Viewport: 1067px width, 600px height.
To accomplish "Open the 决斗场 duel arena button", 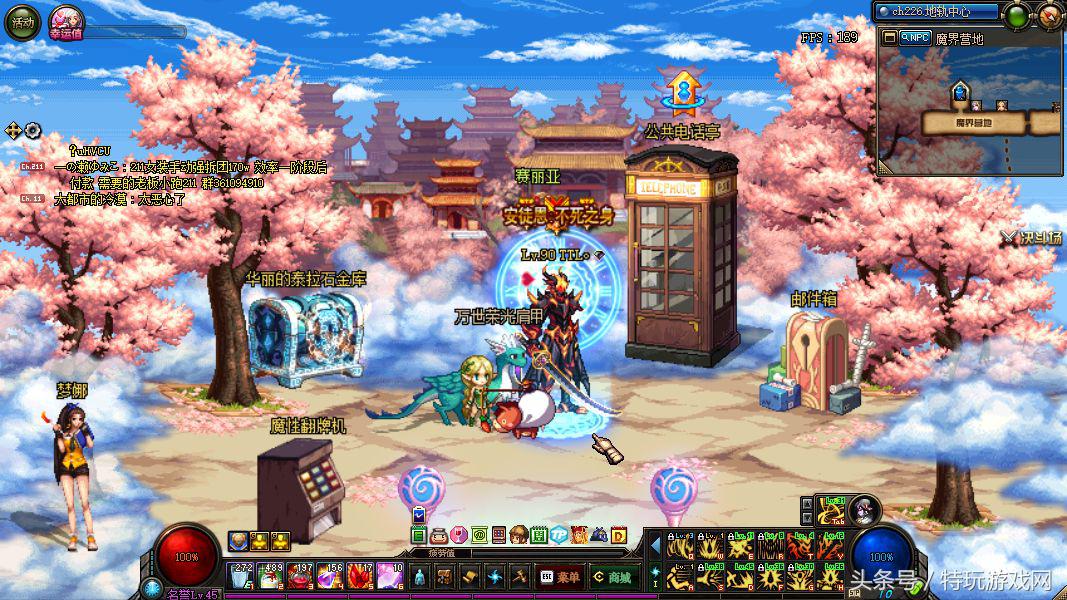I will 1032,238.
